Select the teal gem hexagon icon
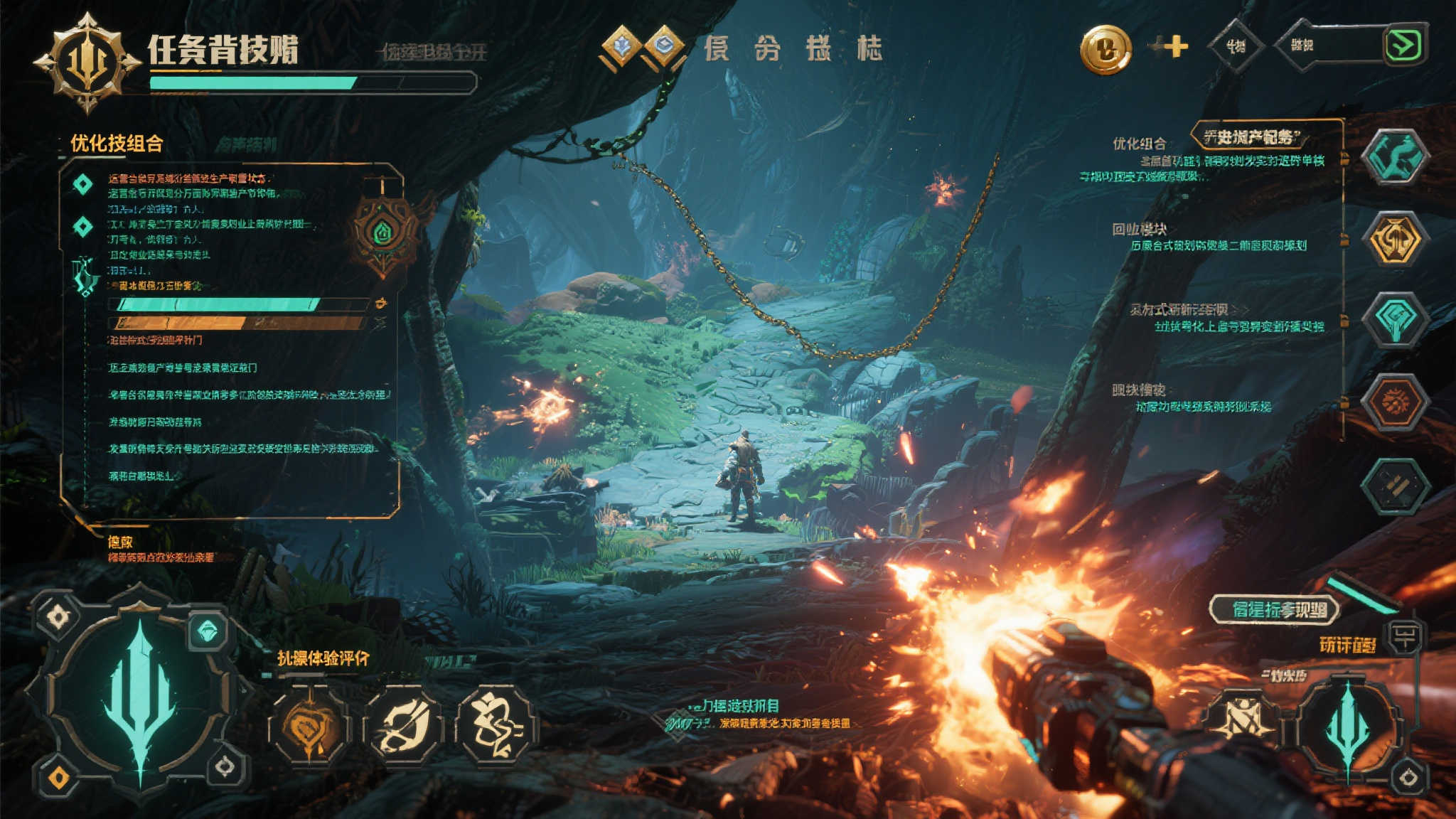The image size is (1456, 819). tap(1395, 320)
